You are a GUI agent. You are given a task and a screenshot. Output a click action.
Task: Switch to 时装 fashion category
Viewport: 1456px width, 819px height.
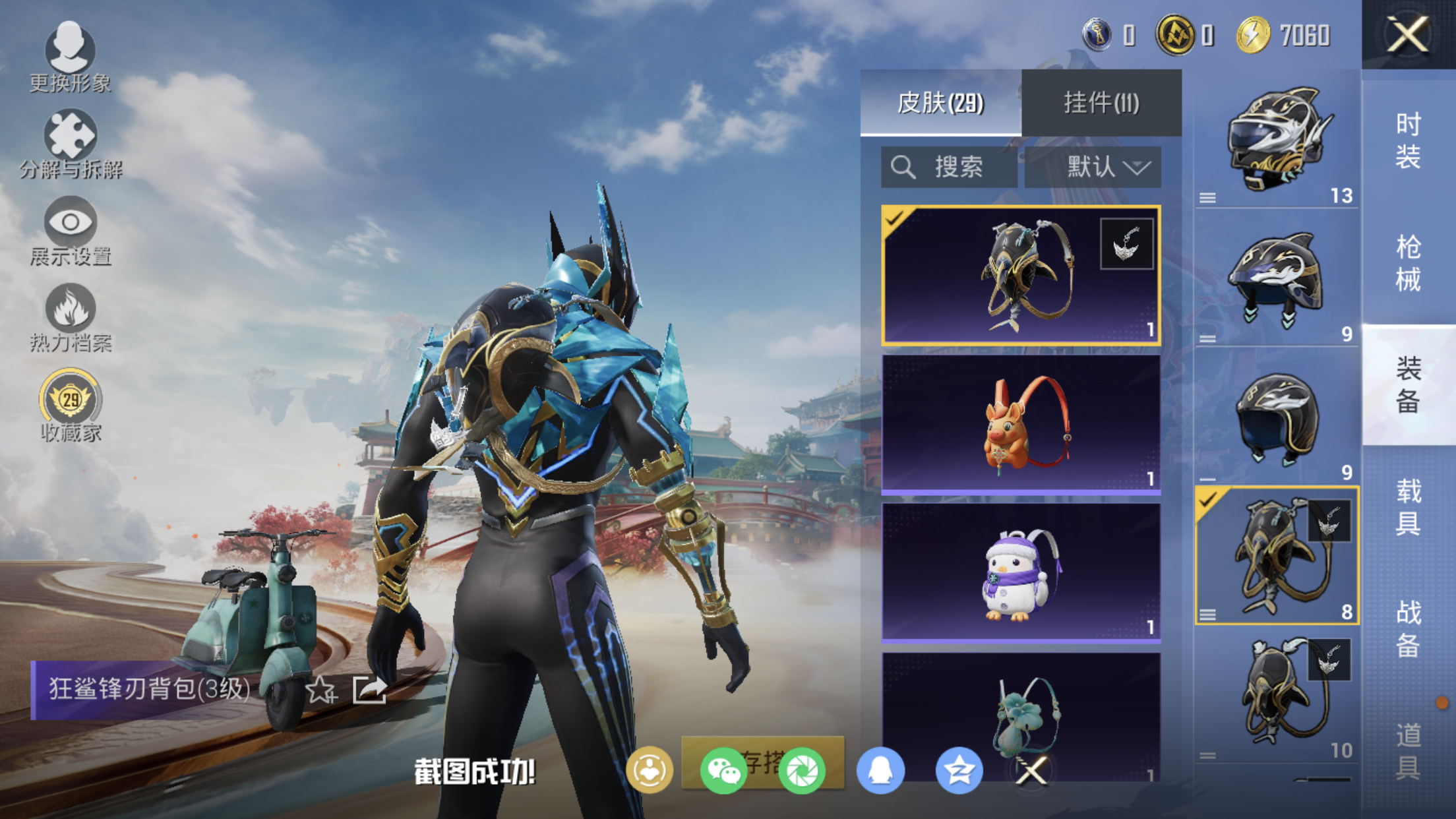click(x=1408, y=140)
